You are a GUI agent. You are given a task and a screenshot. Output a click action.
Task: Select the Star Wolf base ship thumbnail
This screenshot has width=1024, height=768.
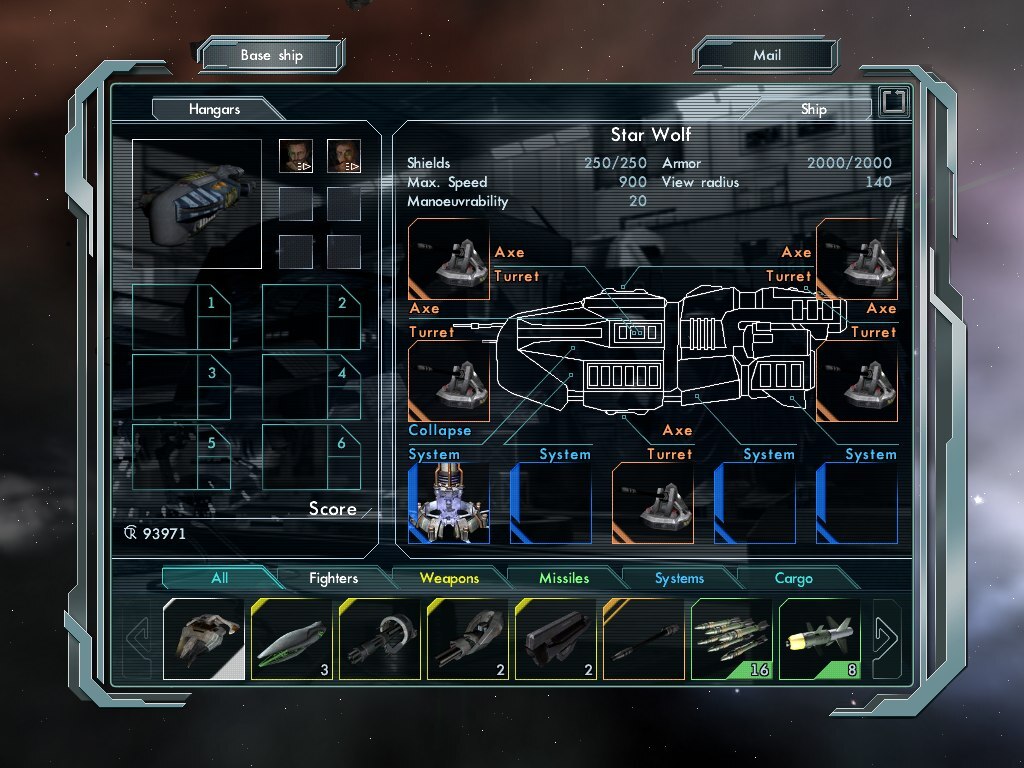point(197,204)
